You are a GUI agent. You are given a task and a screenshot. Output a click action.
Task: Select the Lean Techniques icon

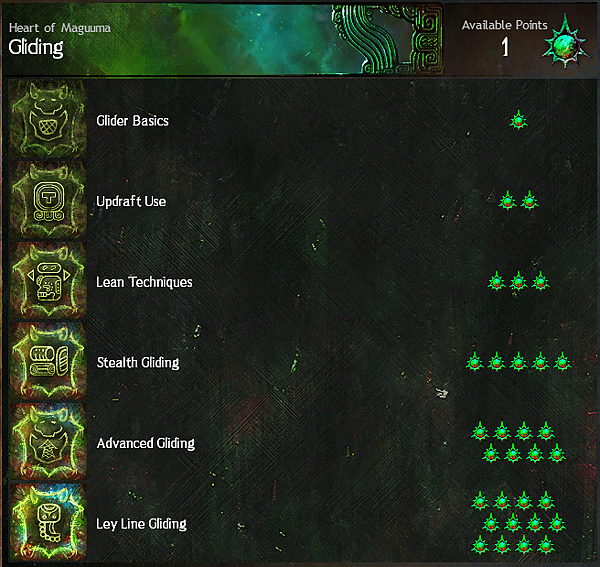(46, 282)
